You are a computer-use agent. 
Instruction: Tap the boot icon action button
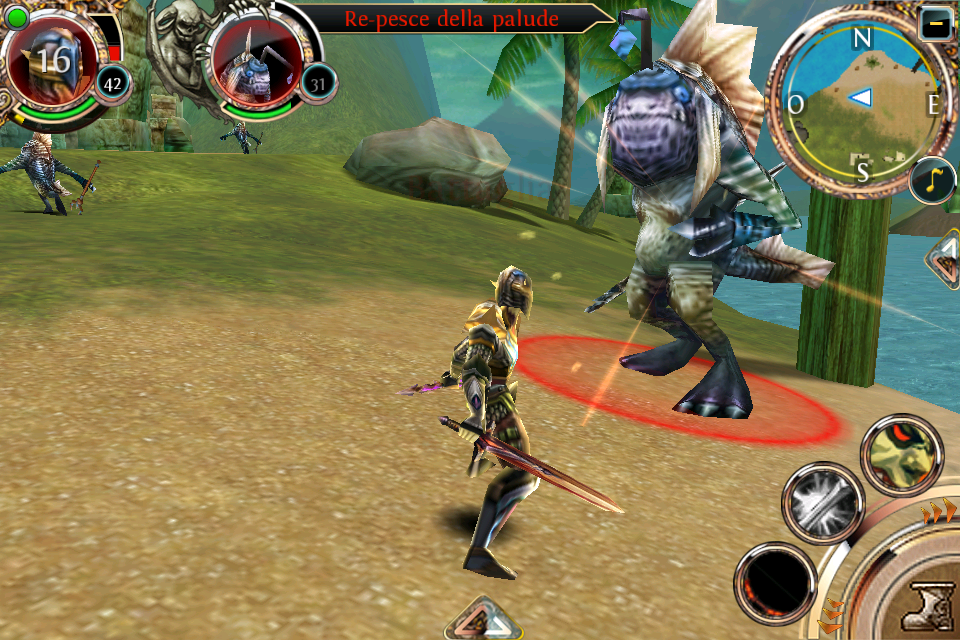click(924, 604)
